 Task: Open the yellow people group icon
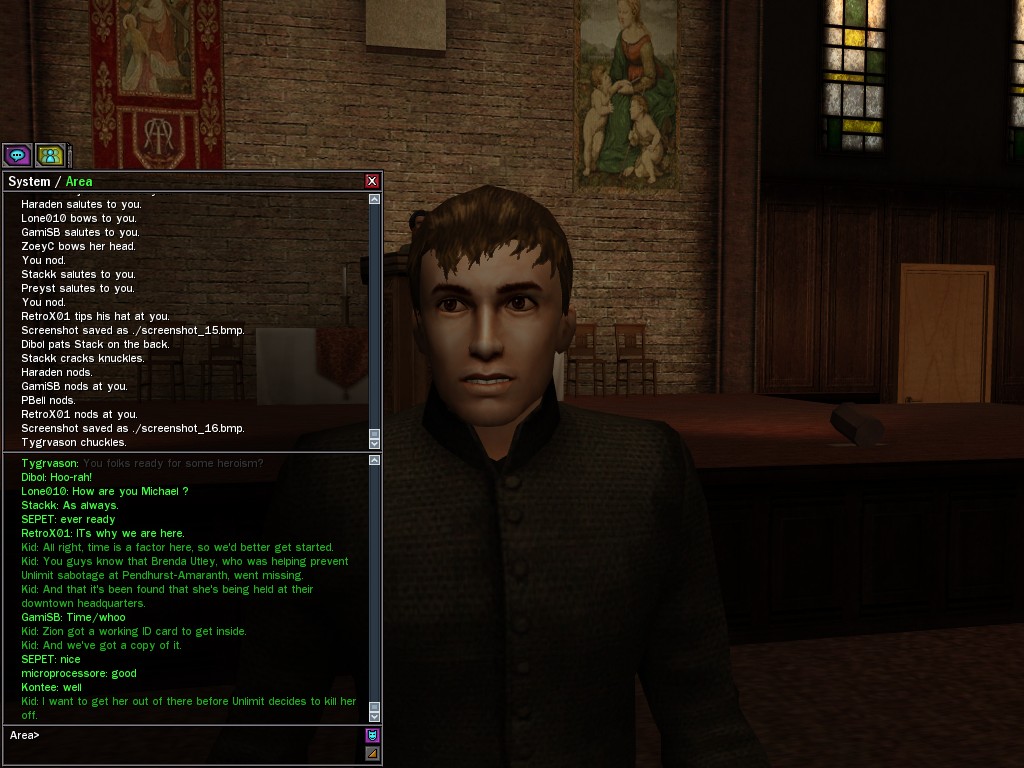point(50,155)
